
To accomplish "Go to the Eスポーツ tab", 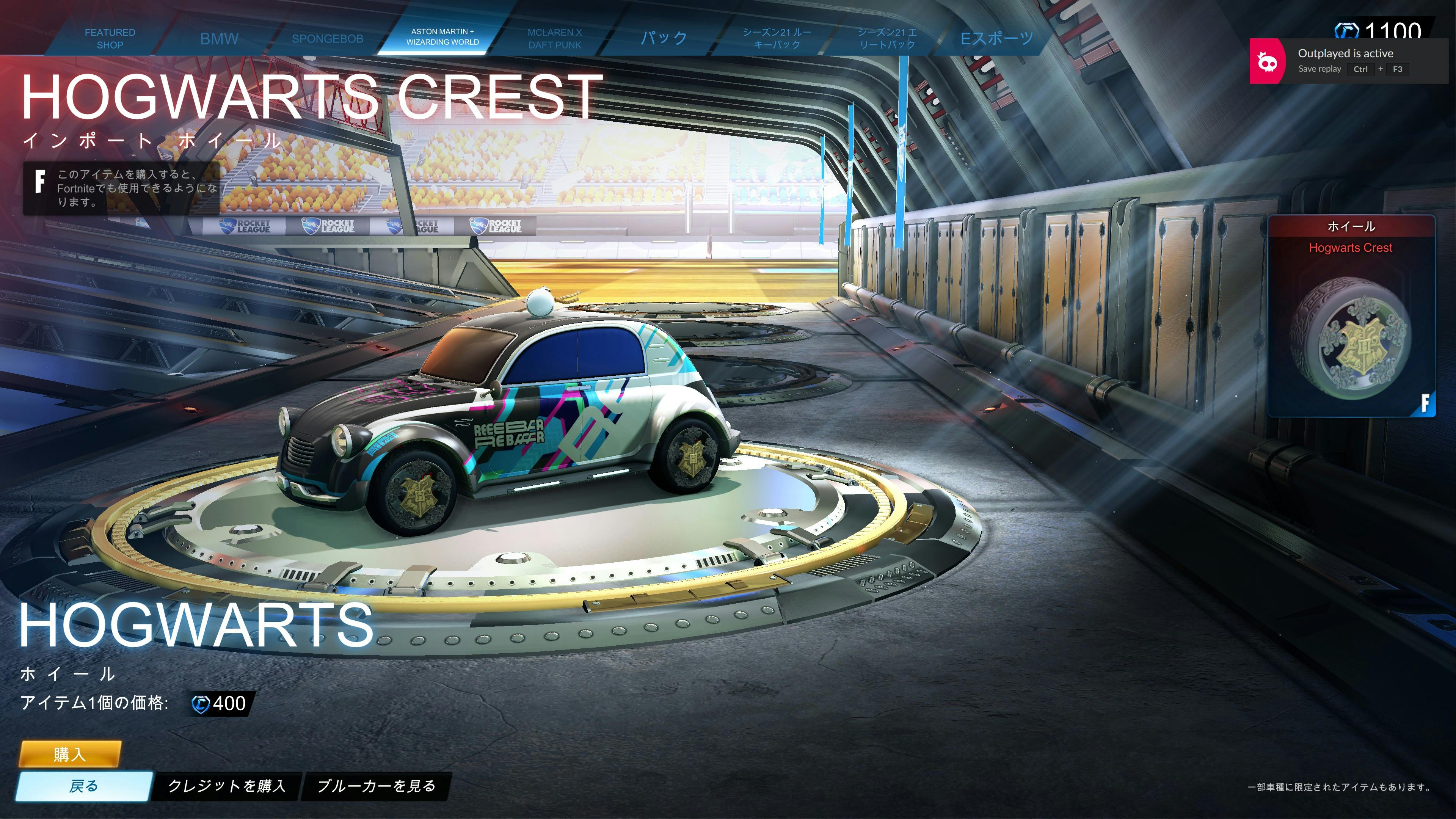I will tap(996, 38).
